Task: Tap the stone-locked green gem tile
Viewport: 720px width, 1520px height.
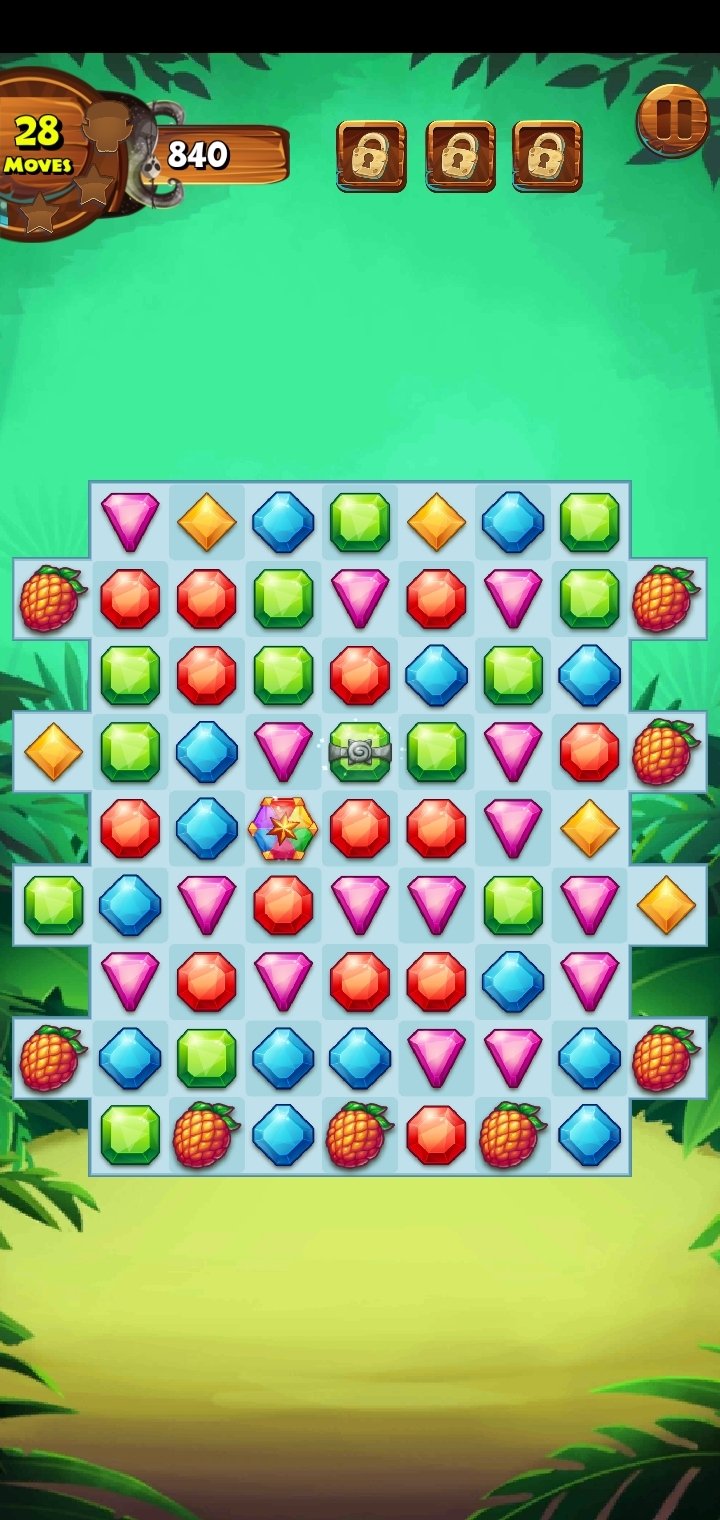Action: coord(360,752)
